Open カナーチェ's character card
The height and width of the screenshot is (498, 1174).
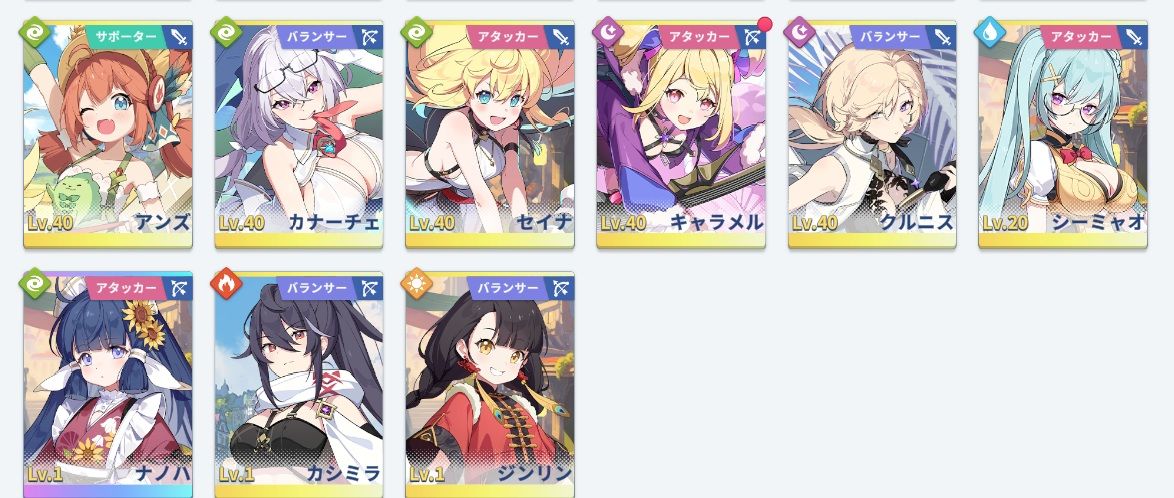point(299,135)
